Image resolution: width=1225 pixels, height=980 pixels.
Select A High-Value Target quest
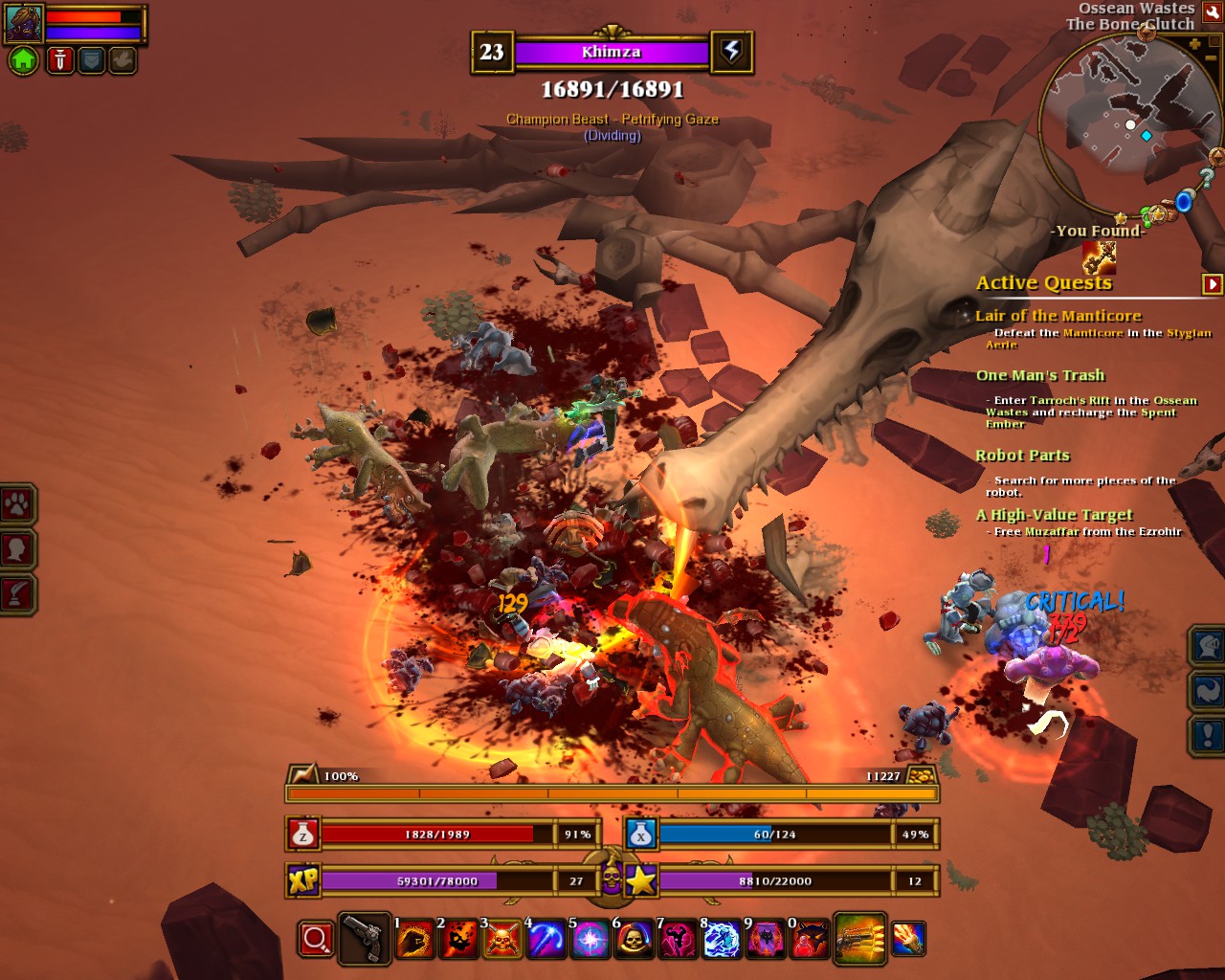(x=1054, y=515)
